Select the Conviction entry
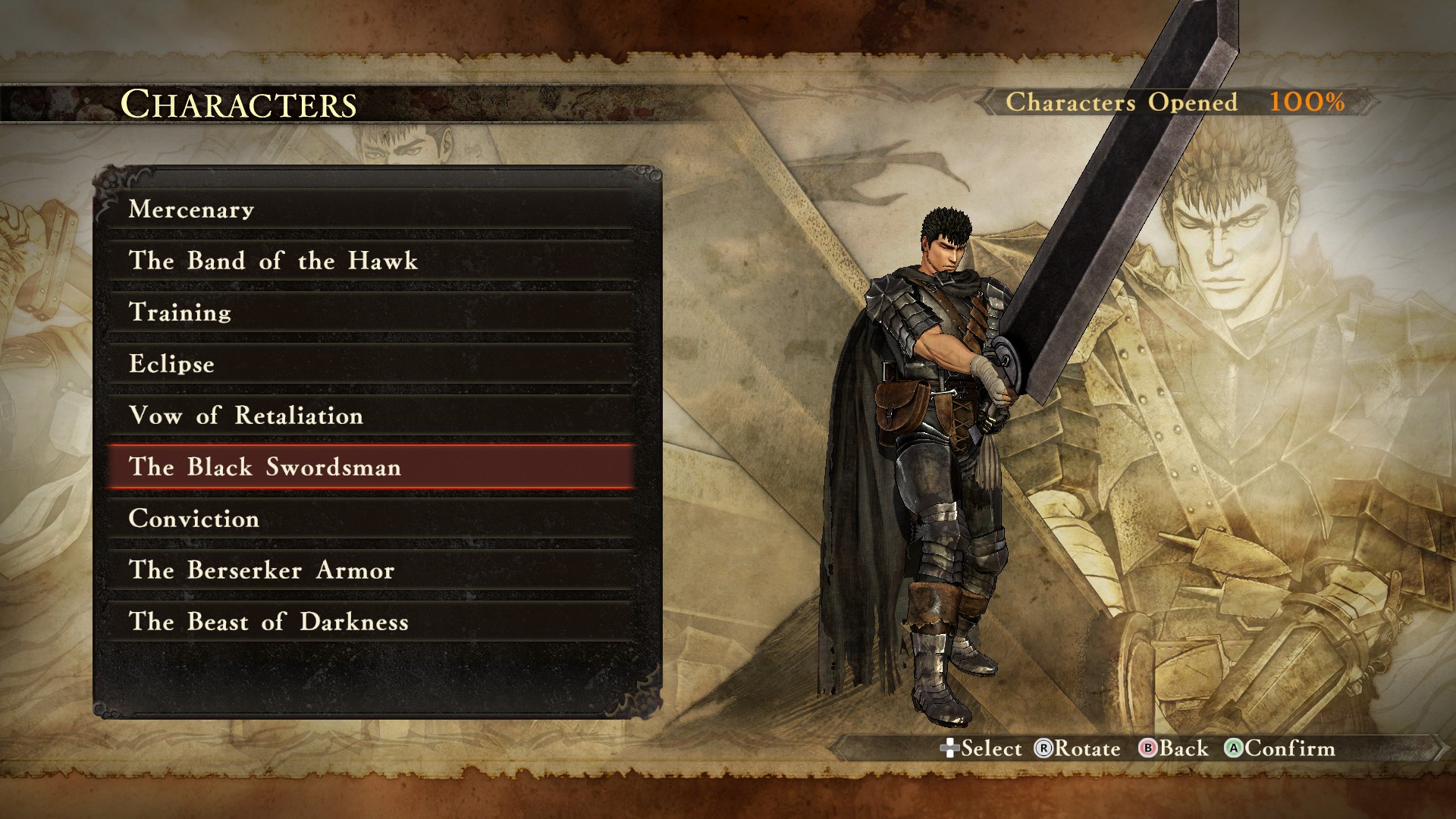Viewport: 1456px width, 819px height. click(370, 519)
